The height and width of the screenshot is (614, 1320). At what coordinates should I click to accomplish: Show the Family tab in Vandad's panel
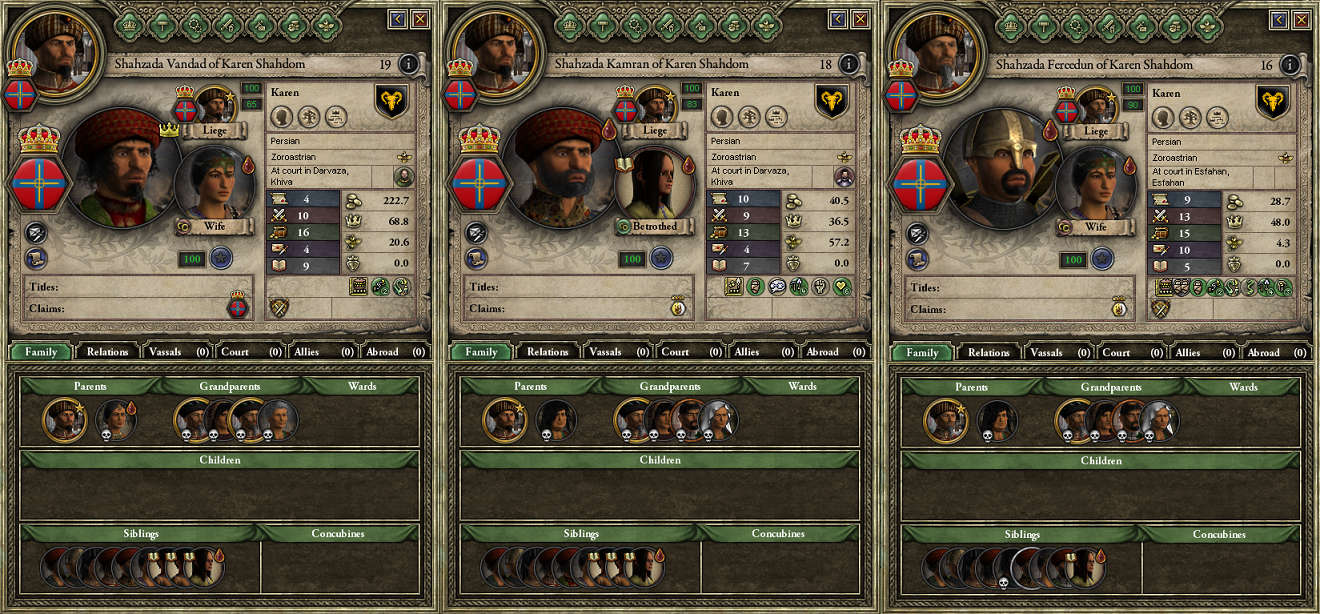(x=40, y=352)
